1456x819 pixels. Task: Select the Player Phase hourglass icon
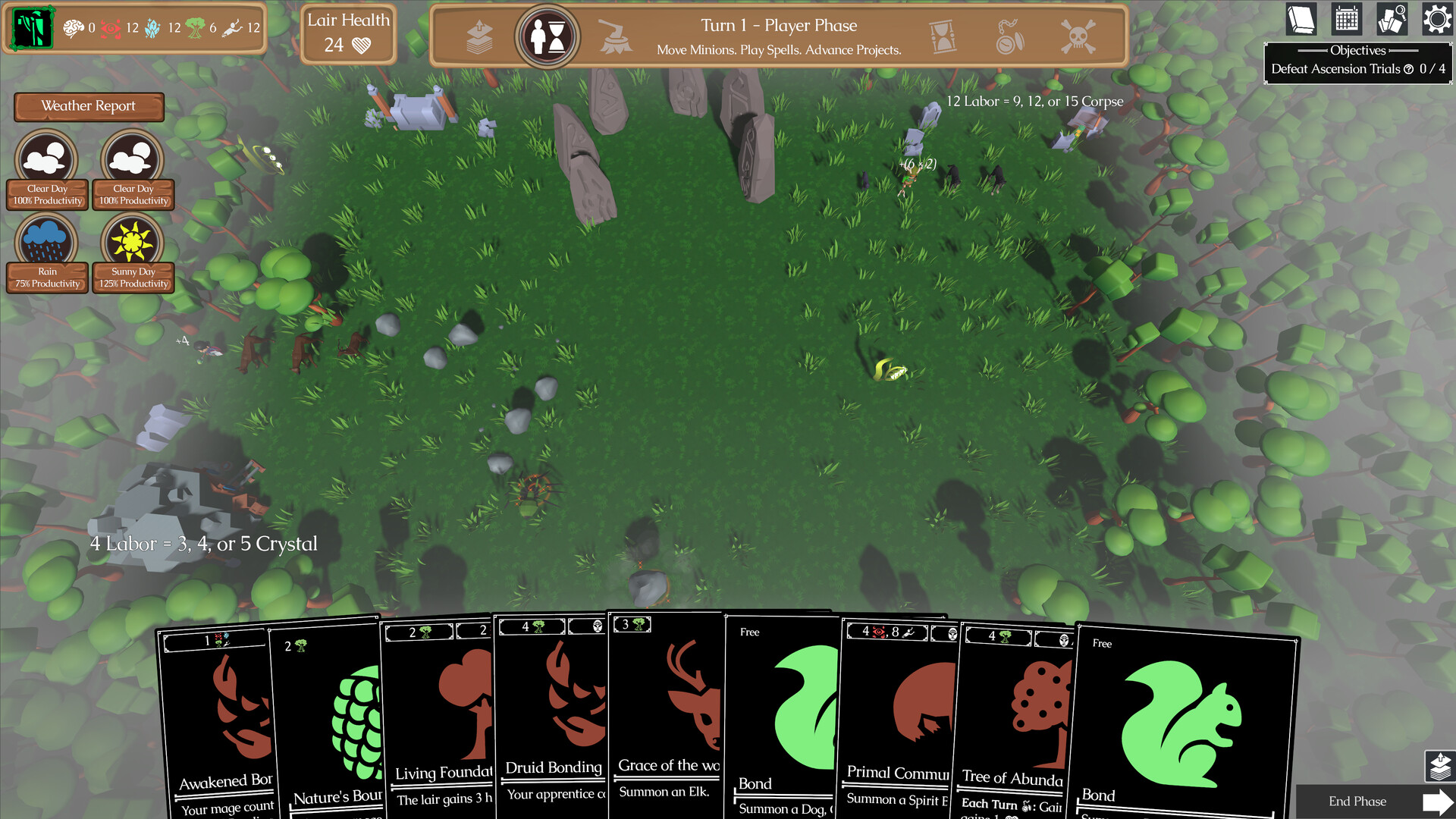548,36
